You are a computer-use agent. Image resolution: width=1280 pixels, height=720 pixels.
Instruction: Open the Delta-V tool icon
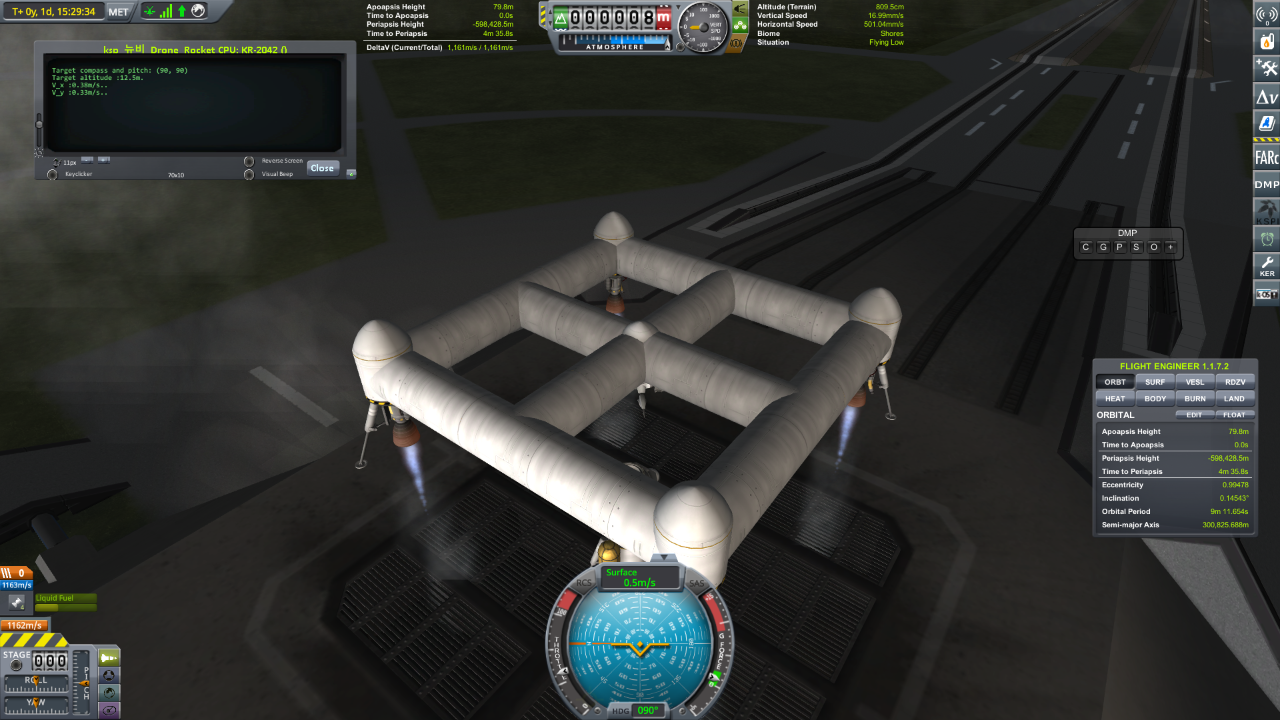(x=1267, y=97)
